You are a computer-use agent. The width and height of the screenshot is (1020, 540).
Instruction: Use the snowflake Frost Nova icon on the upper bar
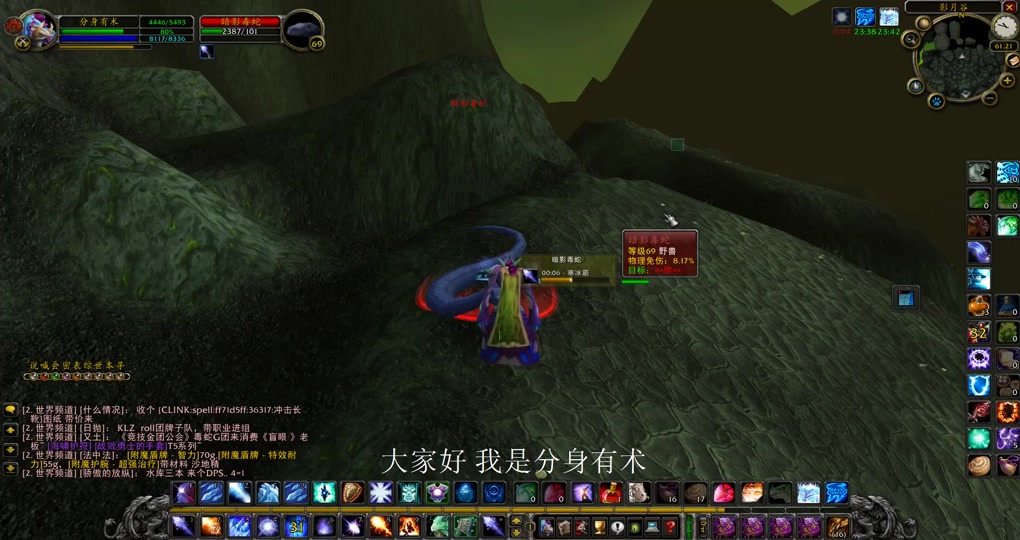coord(380,492)
